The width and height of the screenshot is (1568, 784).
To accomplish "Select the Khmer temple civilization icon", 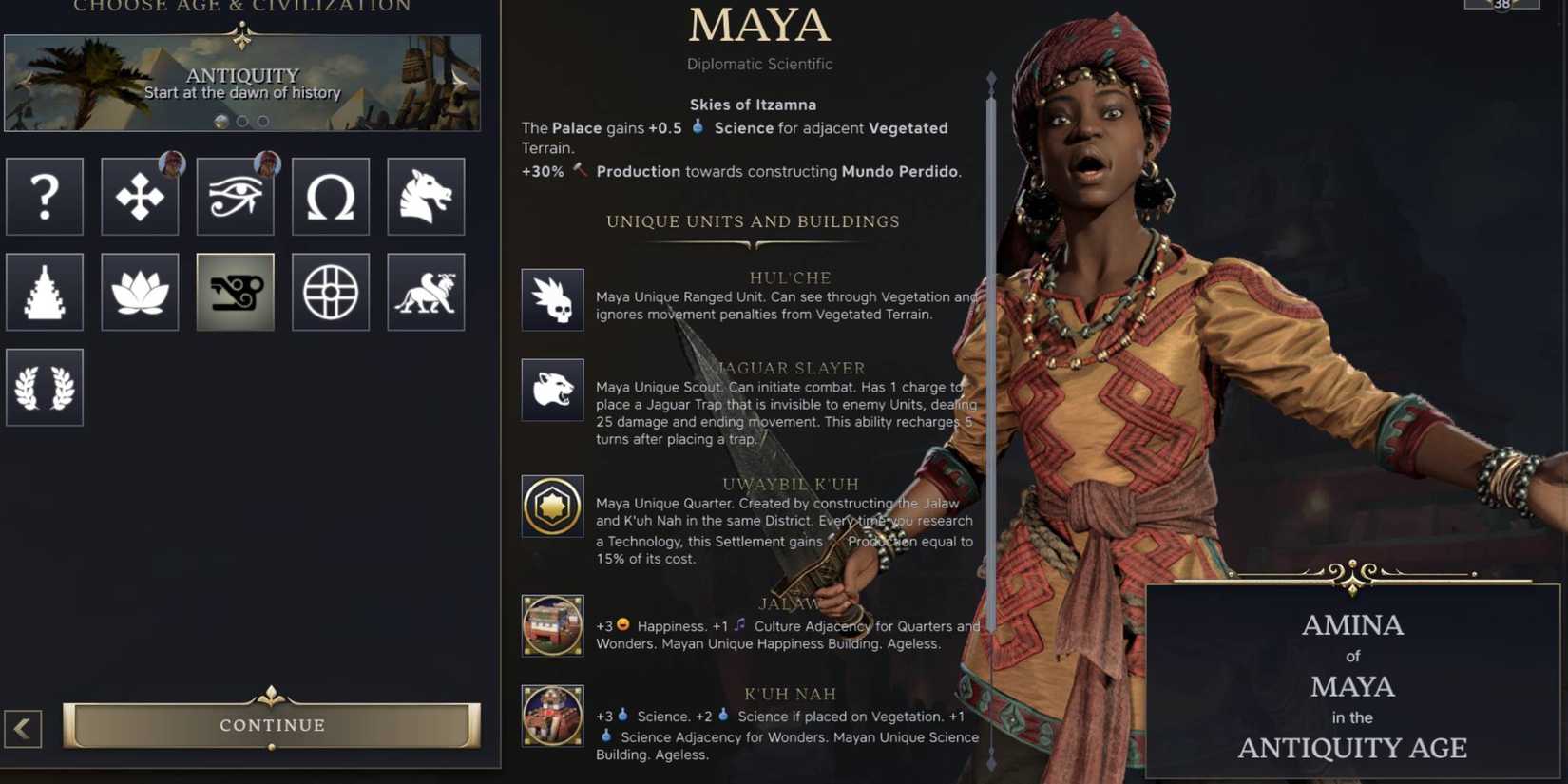I will click(45, 292).
